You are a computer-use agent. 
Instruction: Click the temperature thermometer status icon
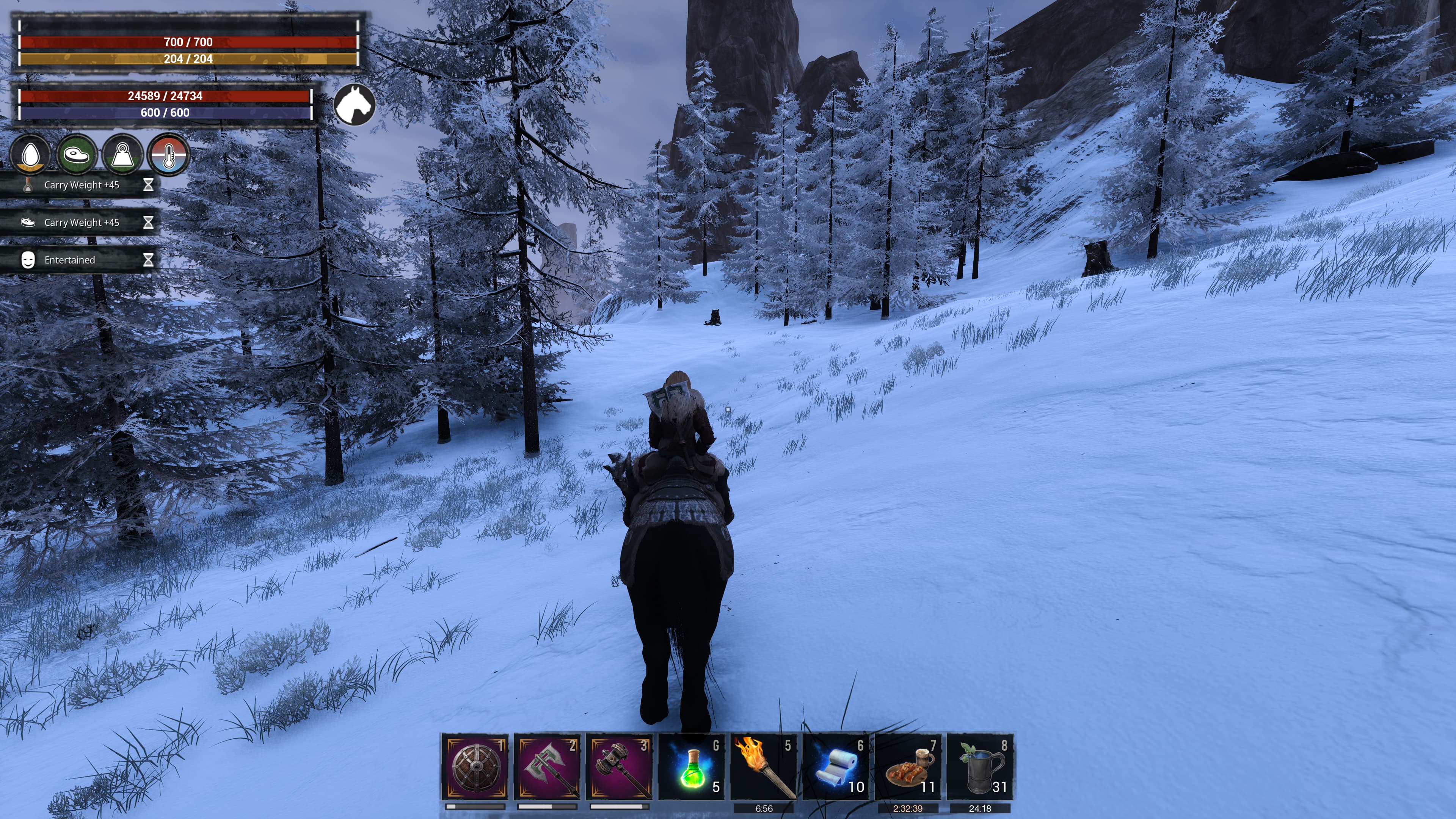coord(168,155)
